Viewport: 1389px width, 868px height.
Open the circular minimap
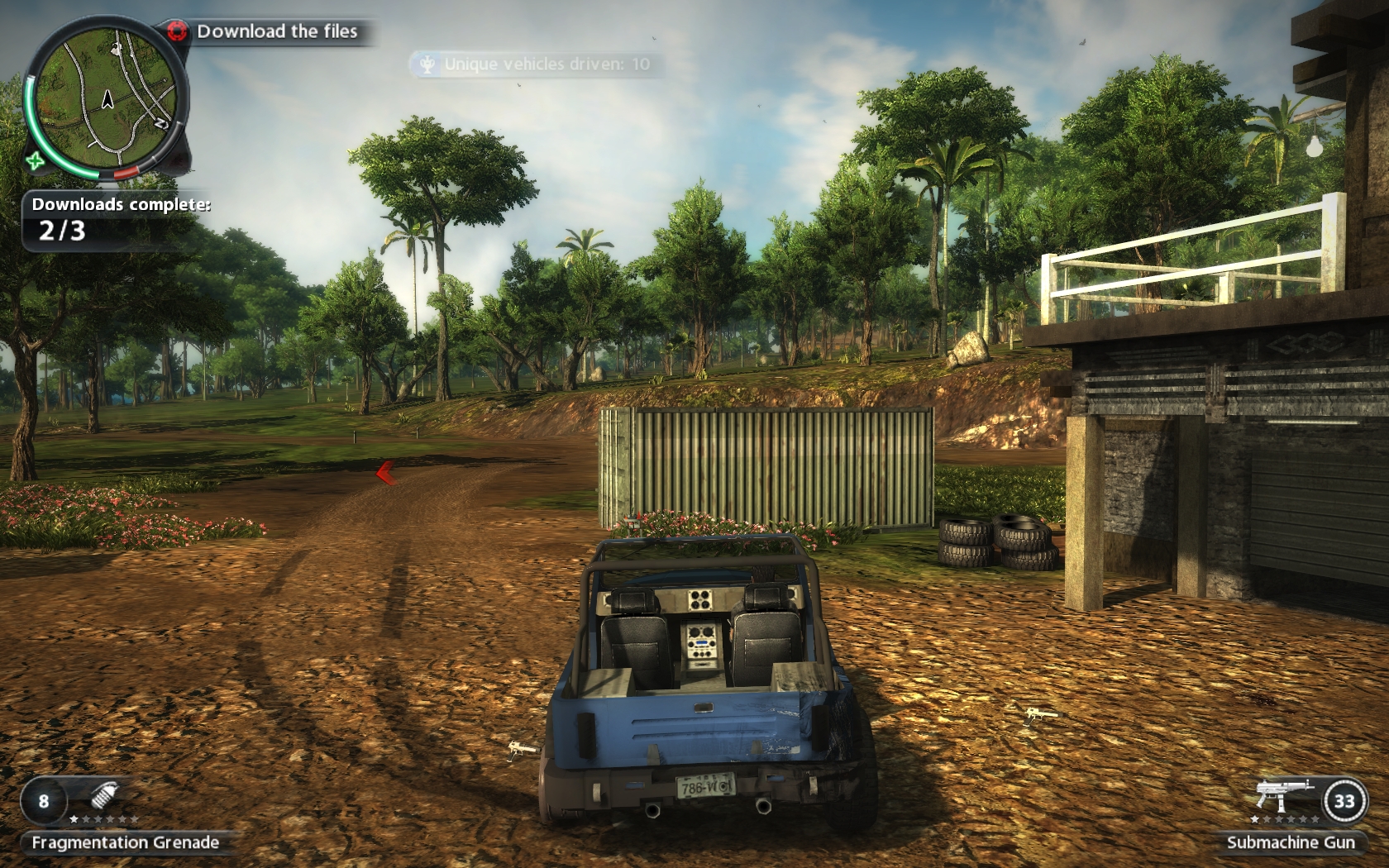105,98
